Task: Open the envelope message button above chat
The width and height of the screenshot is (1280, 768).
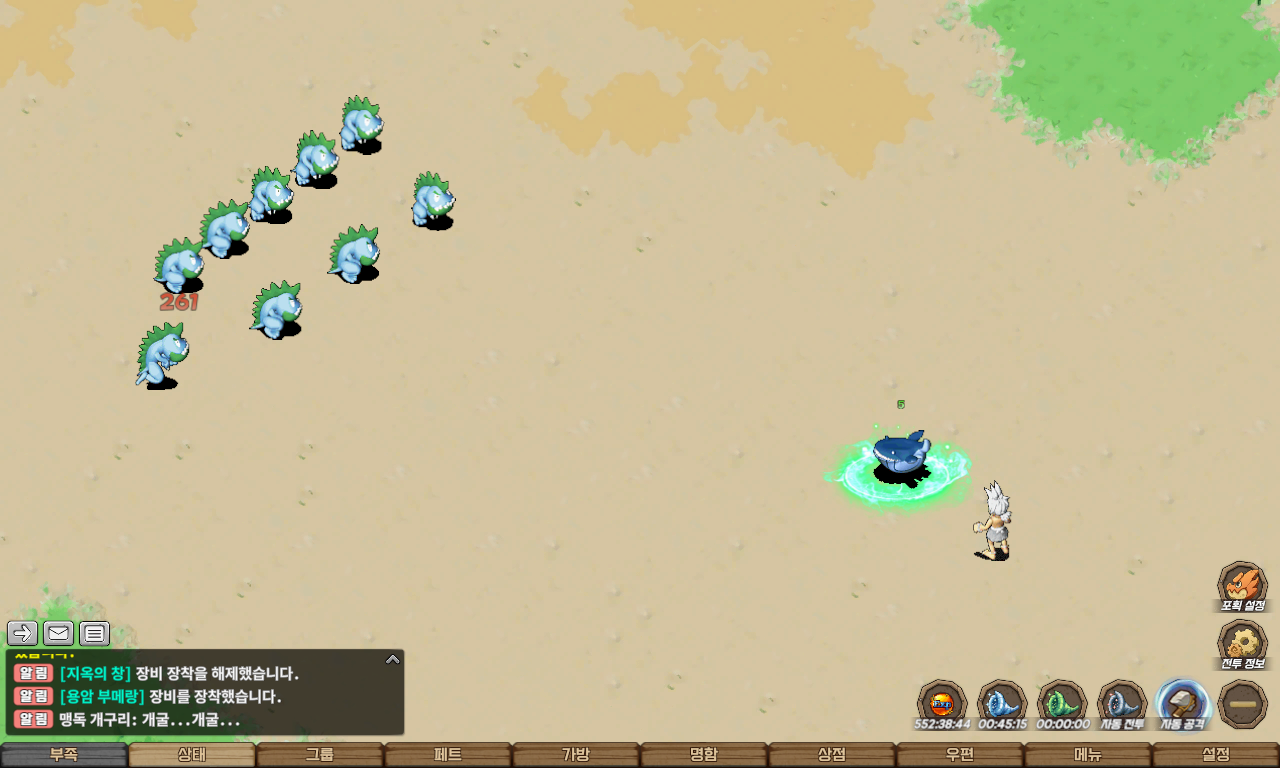Action: 58,633
